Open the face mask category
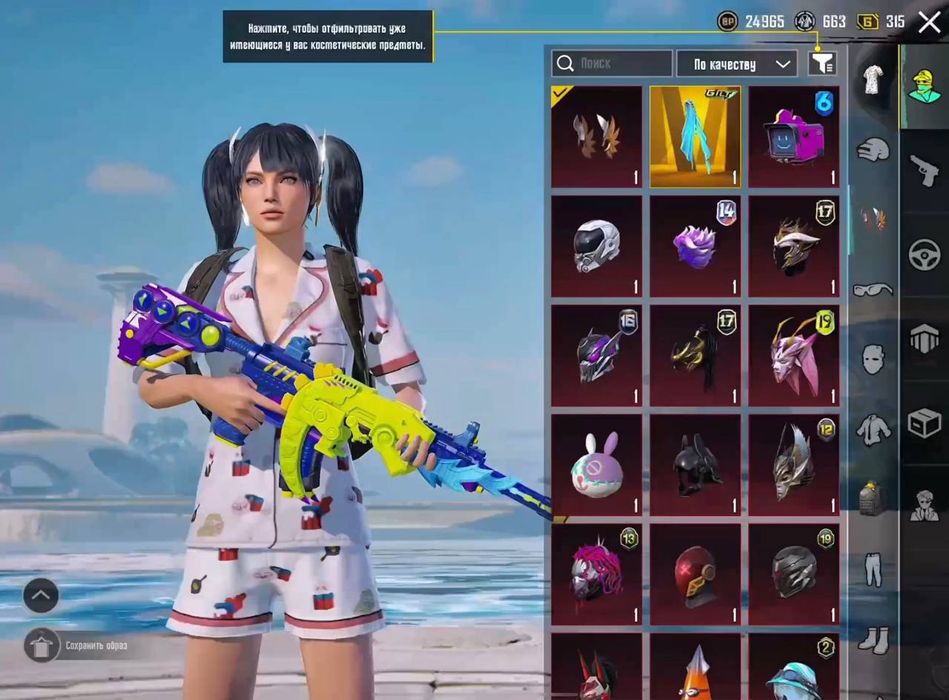Viewport: 949px width, 700px height. click(x=873, y=359)
